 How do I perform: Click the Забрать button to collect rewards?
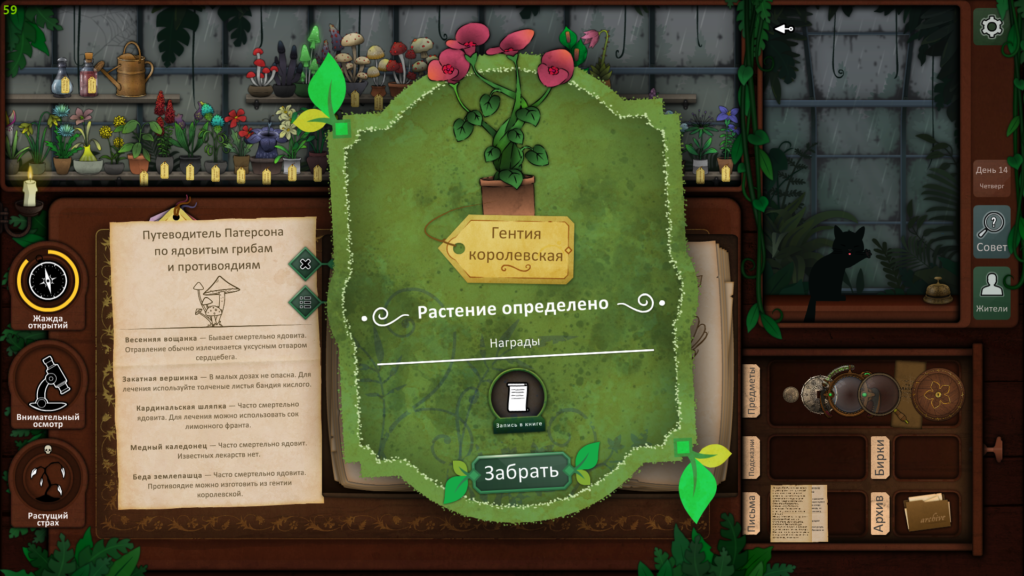click(515, 473)
